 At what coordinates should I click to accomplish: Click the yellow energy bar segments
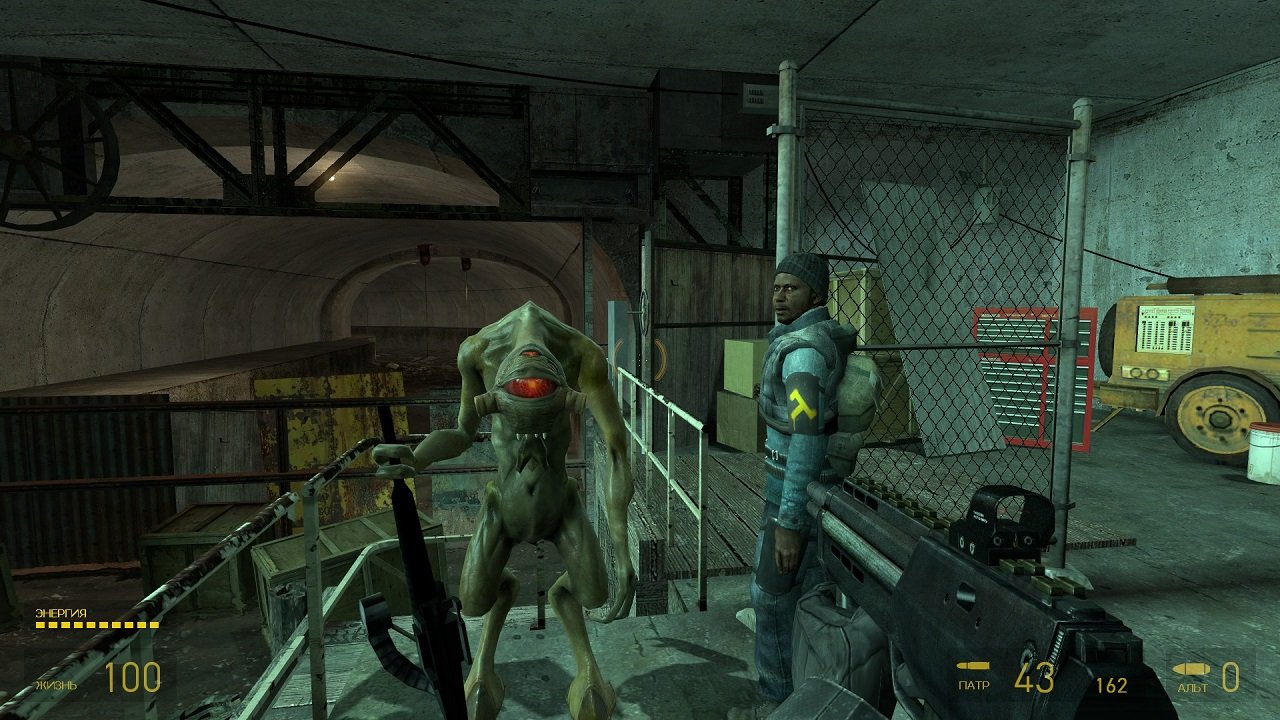coord(95,625)
